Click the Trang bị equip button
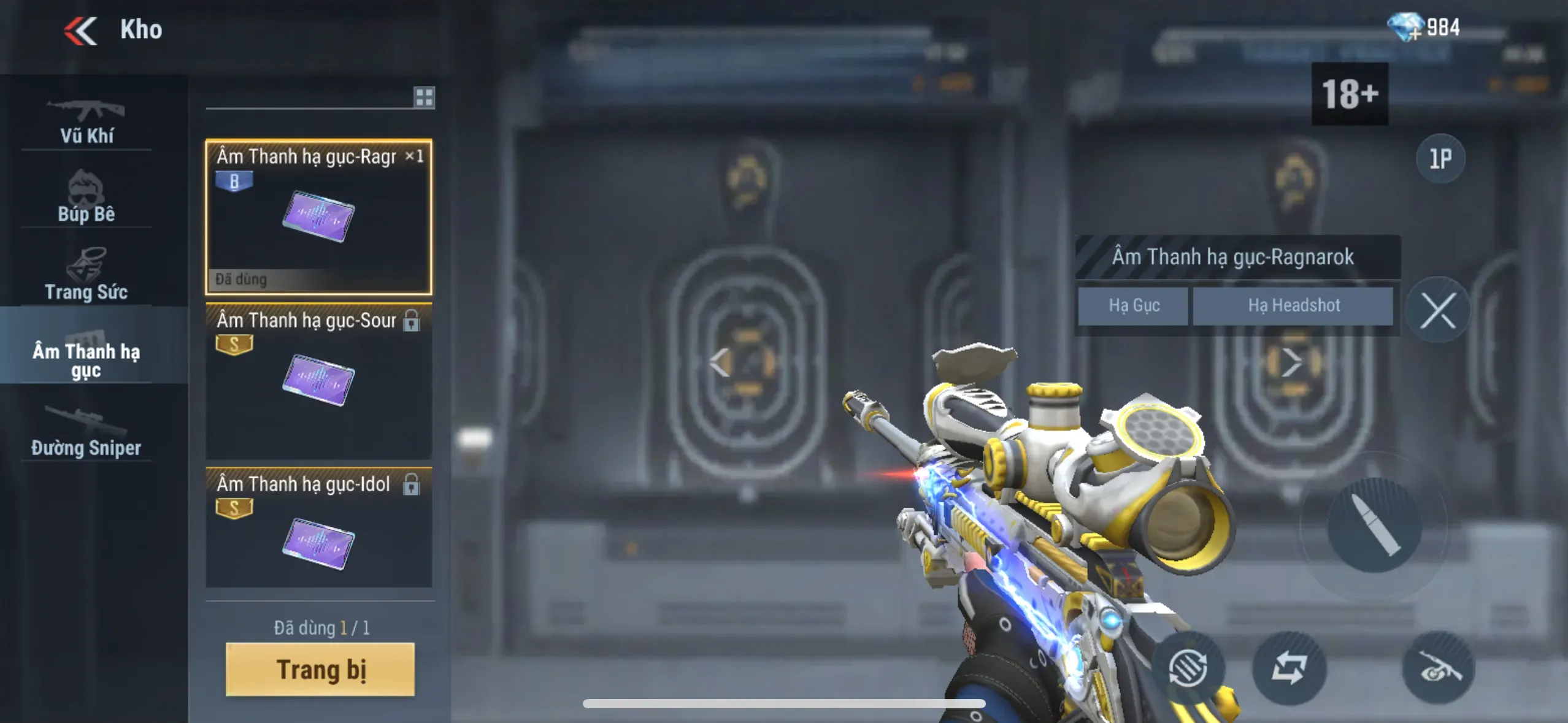This screenshot has height=723, width=1568. point(320,669)
